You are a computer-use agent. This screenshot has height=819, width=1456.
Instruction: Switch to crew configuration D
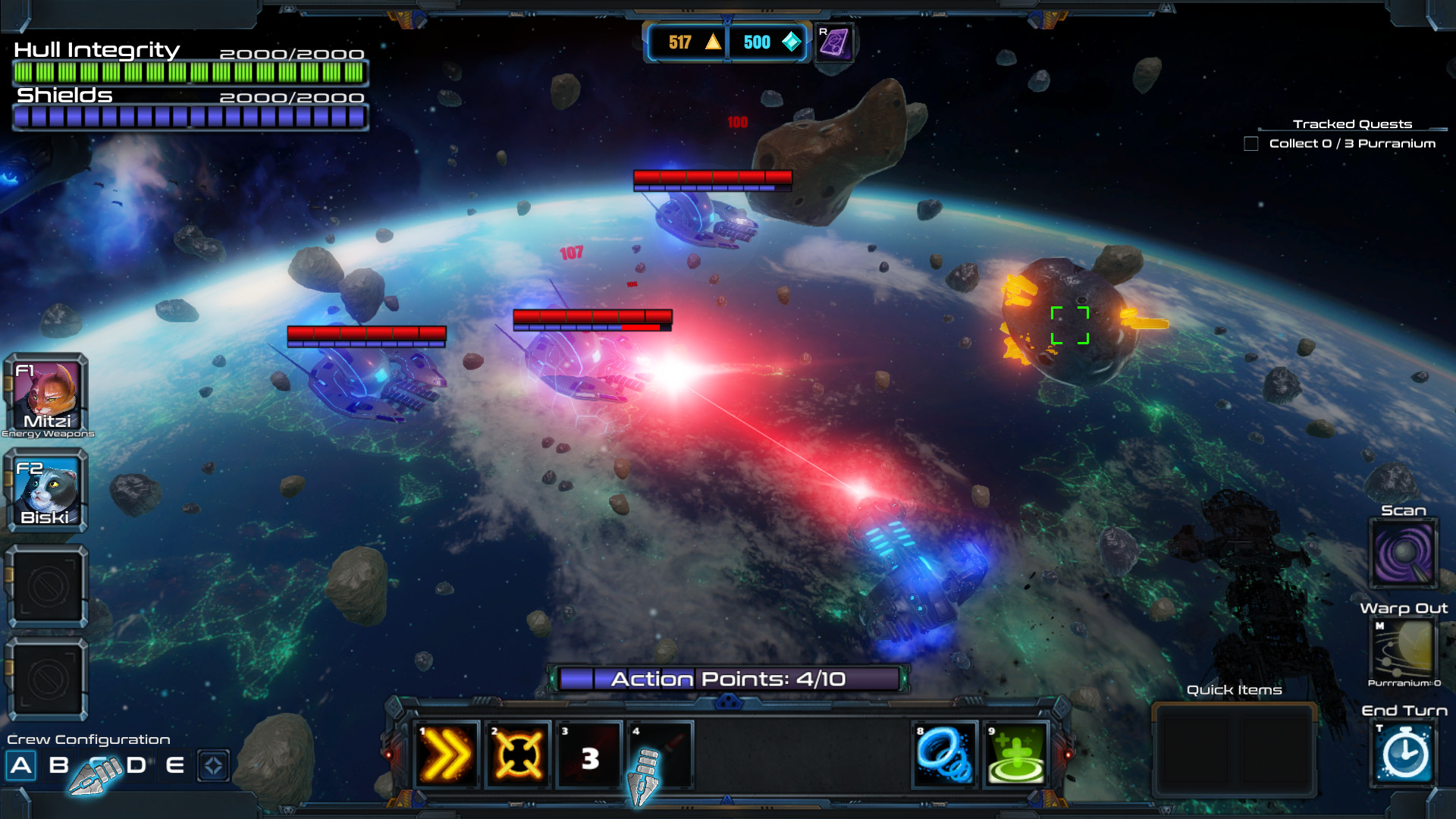pos(136,765)
